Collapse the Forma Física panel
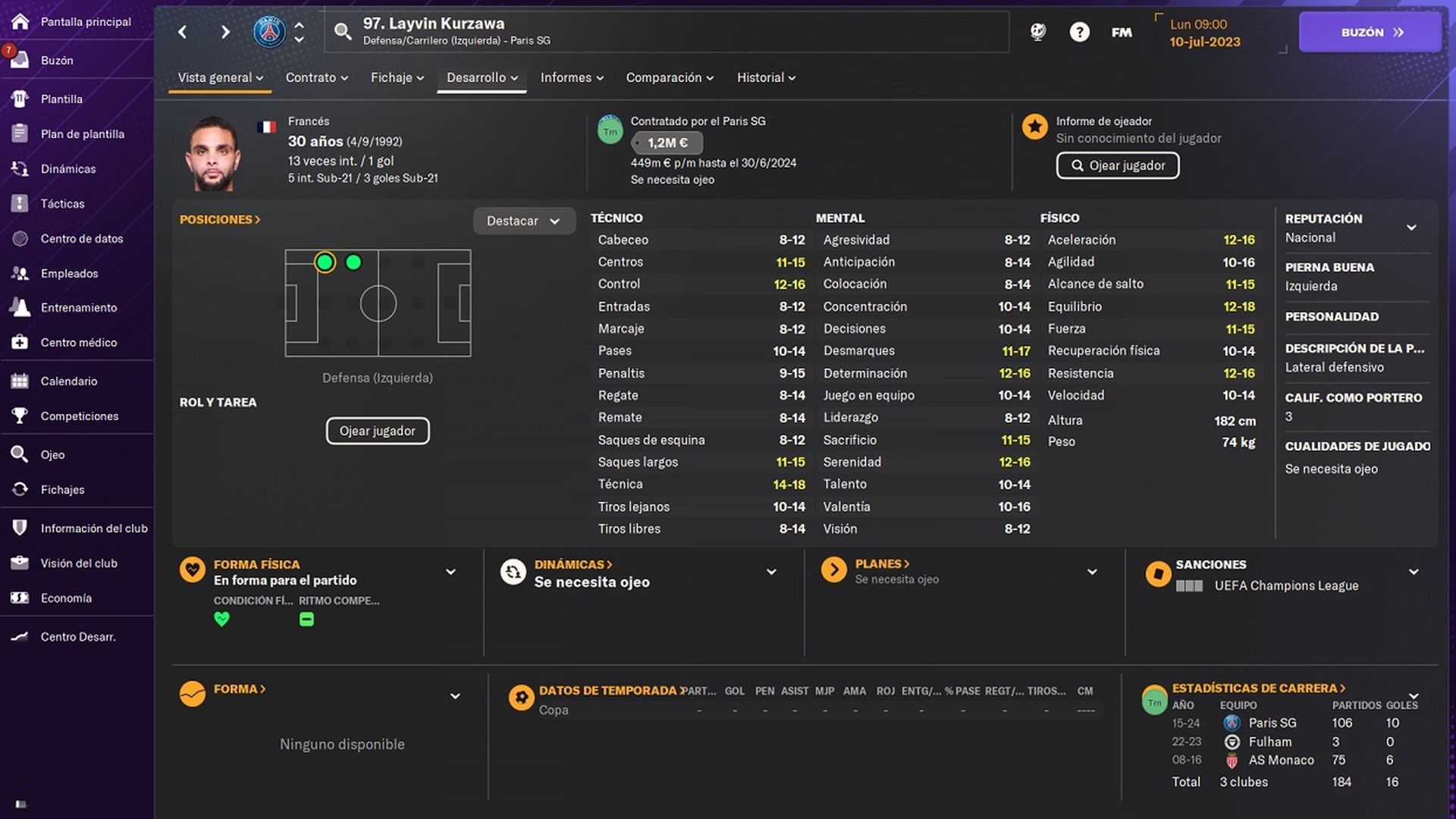The height and width of the screenshot is (819, 1456). tap(450, 572)
